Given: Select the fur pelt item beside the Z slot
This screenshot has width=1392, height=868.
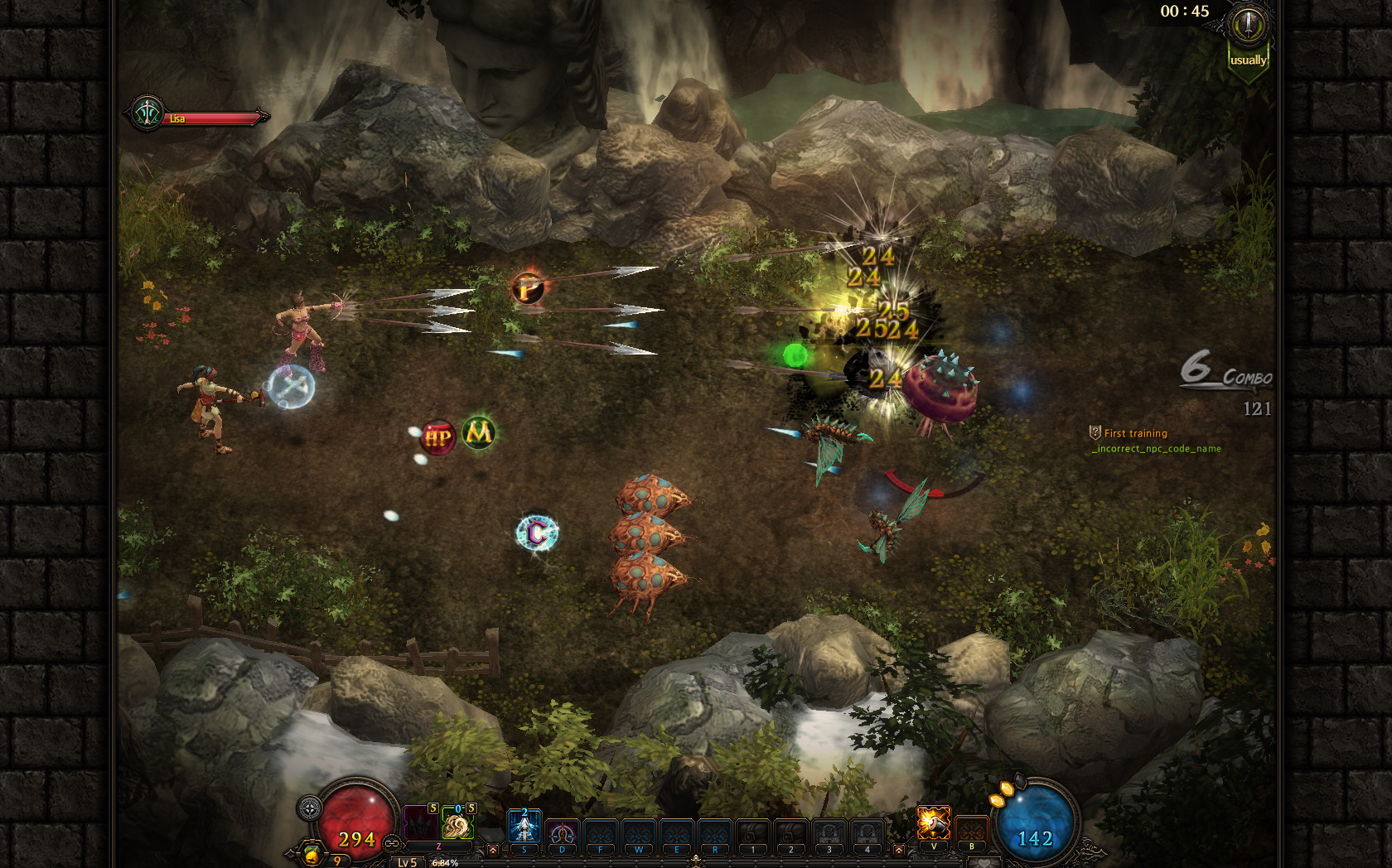Looking at the screenshot, I should point(457,824).
